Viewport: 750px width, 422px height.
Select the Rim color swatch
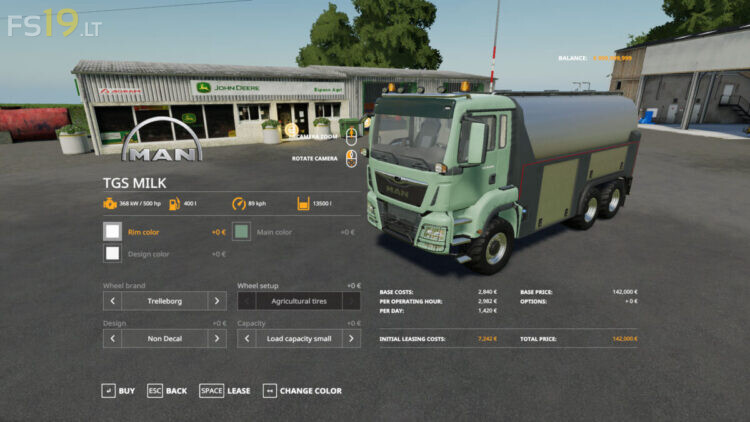click(112, 232)
